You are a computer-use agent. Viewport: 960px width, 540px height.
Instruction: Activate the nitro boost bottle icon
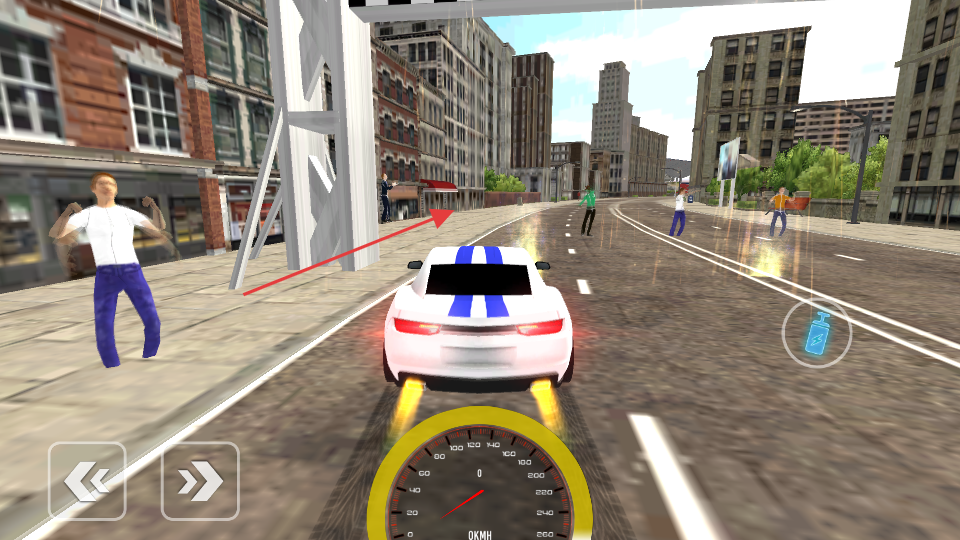point(817,333)
